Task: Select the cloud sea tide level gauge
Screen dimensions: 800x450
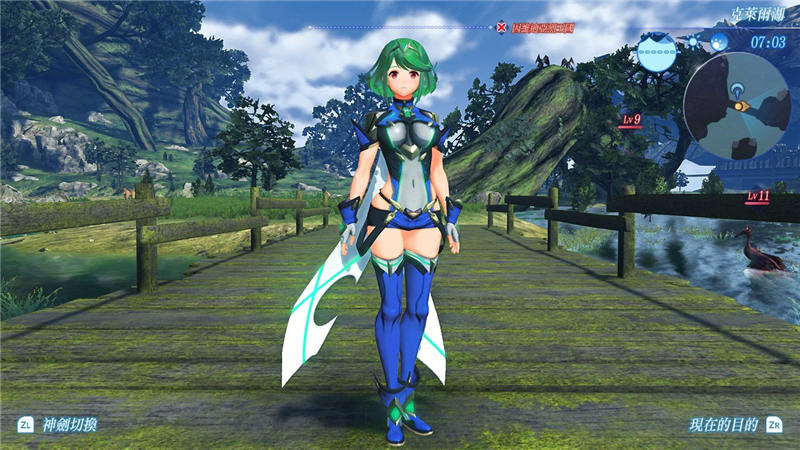Action: 657,49
